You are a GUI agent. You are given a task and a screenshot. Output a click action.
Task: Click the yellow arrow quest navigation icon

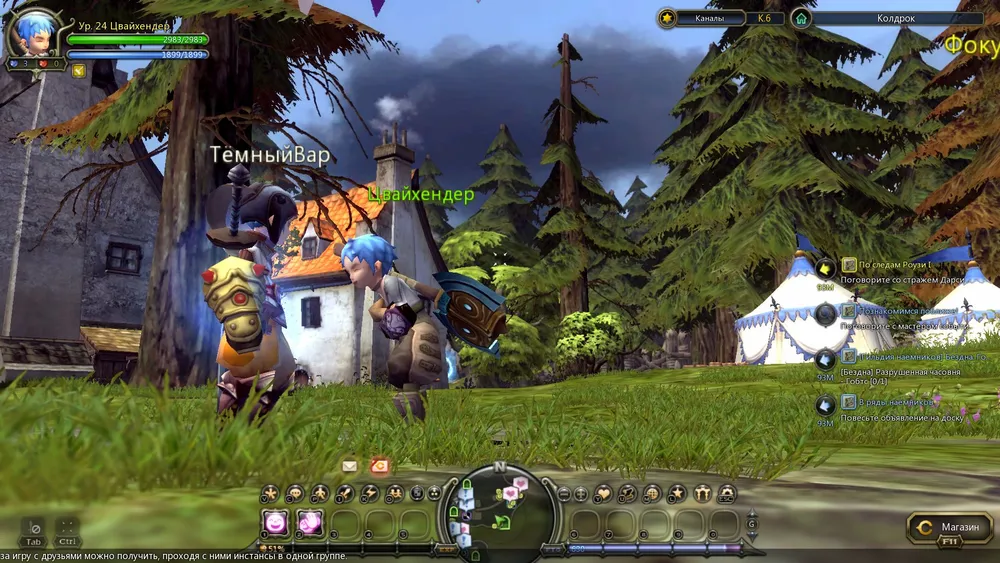pos(825,268)
